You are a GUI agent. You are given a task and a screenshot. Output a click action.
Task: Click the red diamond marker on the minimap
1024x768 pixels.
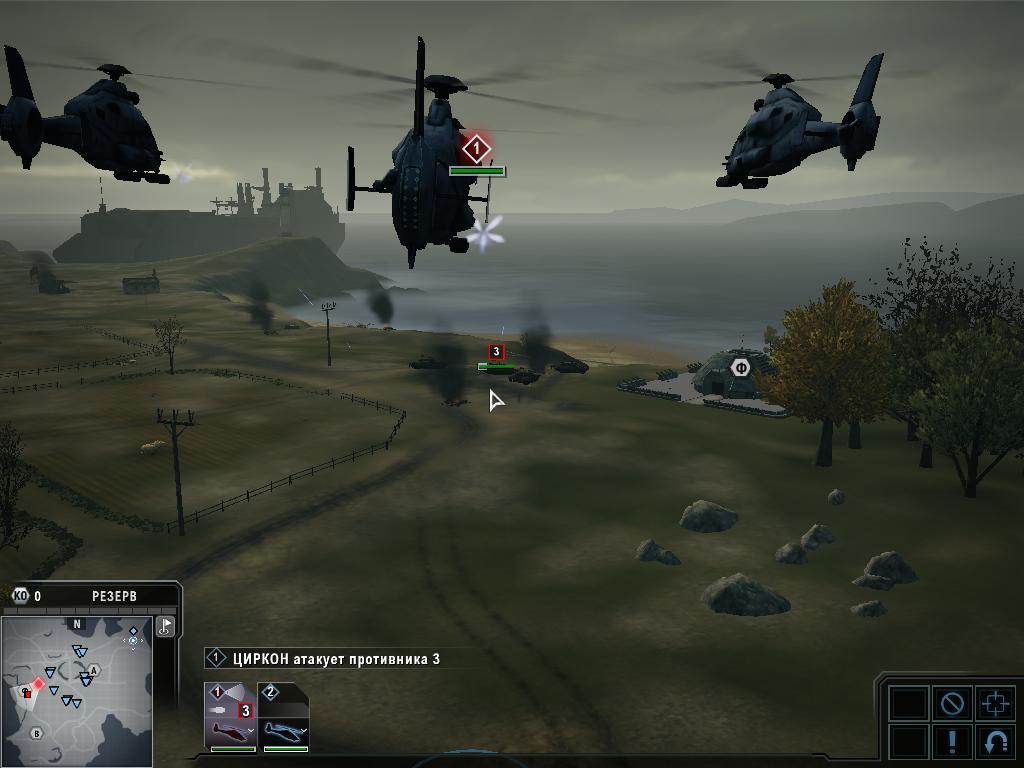[39, 684]
